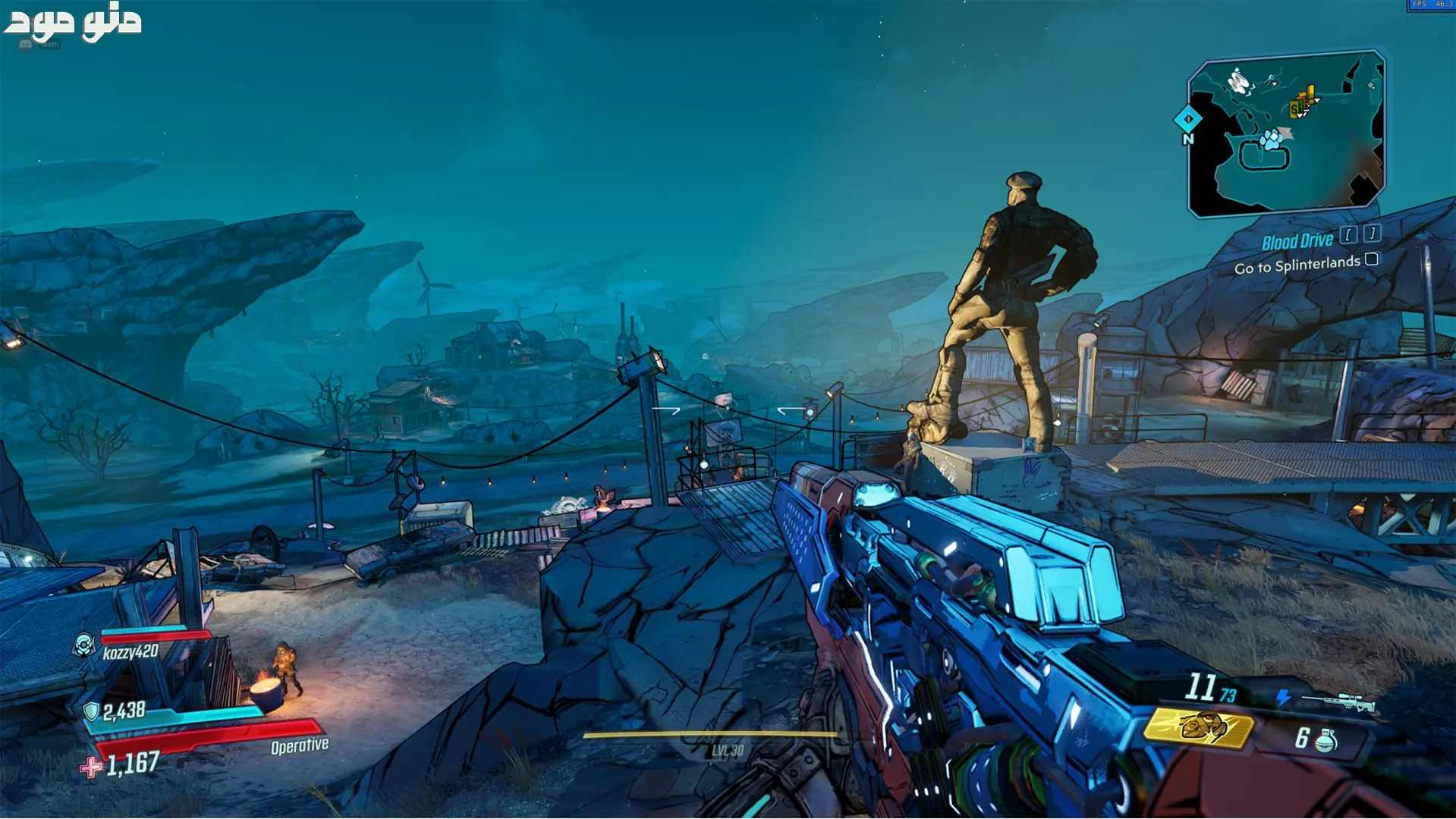
Task: Tick the Go to Splinterlands objective checkbox
Action: (1371, 259)
